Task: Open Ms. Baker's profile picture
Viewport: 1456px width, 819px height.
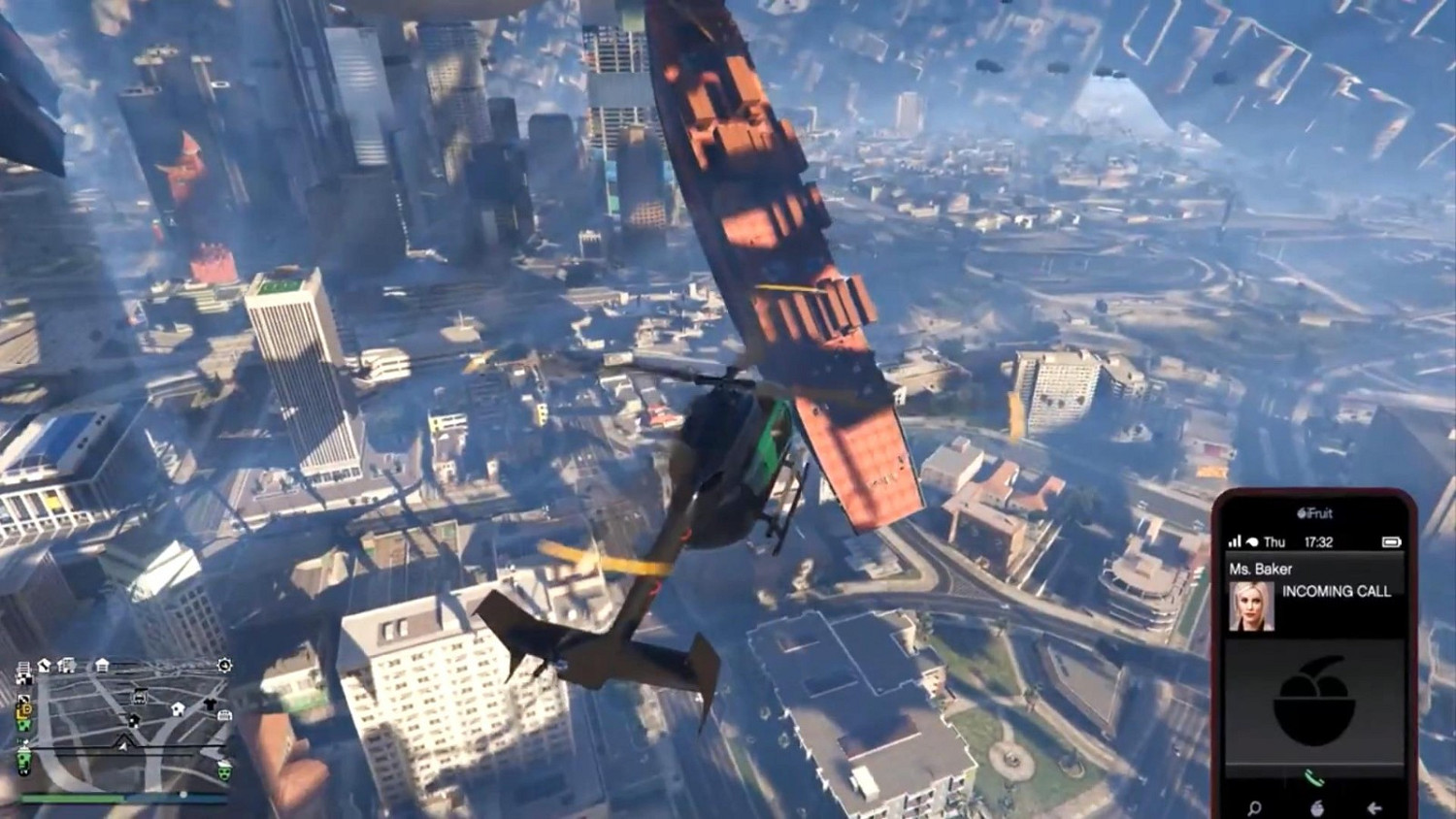Action: point(1251,604)
